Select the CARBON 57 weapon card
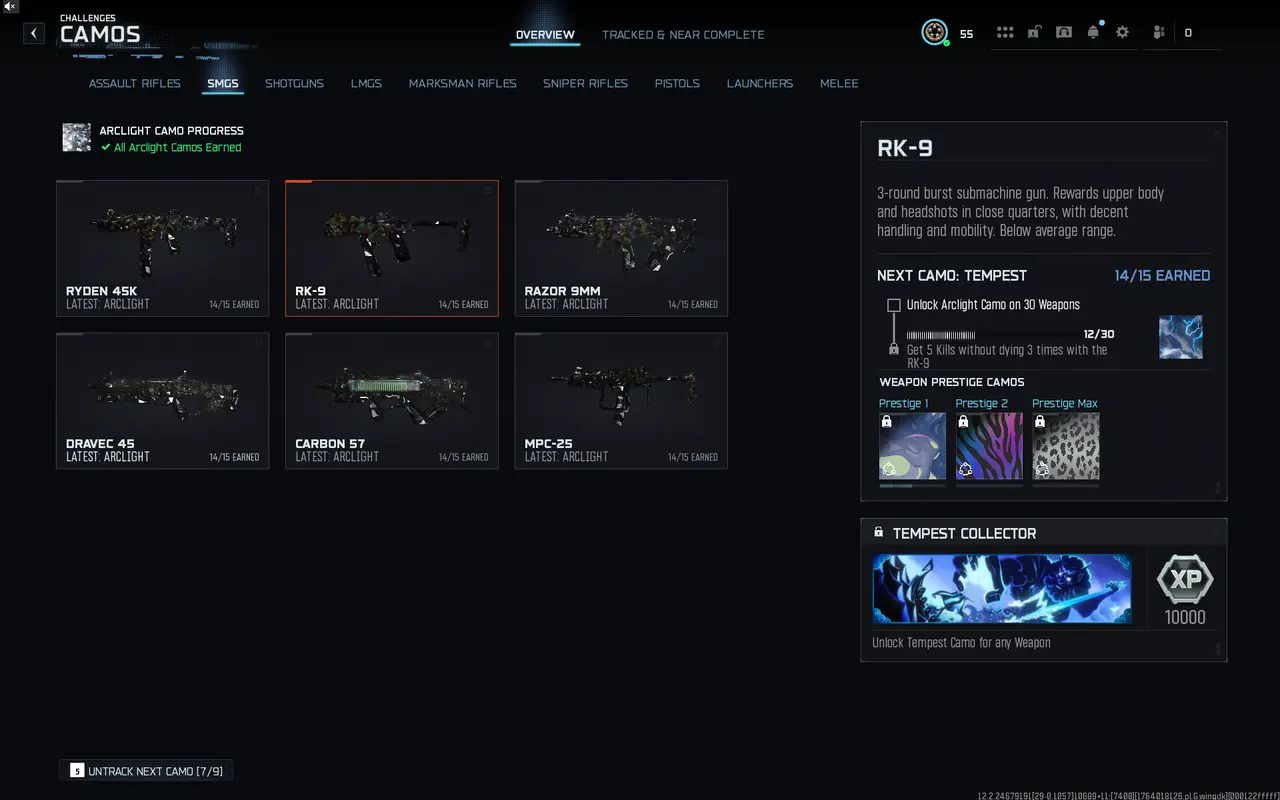 pos(391,400)
